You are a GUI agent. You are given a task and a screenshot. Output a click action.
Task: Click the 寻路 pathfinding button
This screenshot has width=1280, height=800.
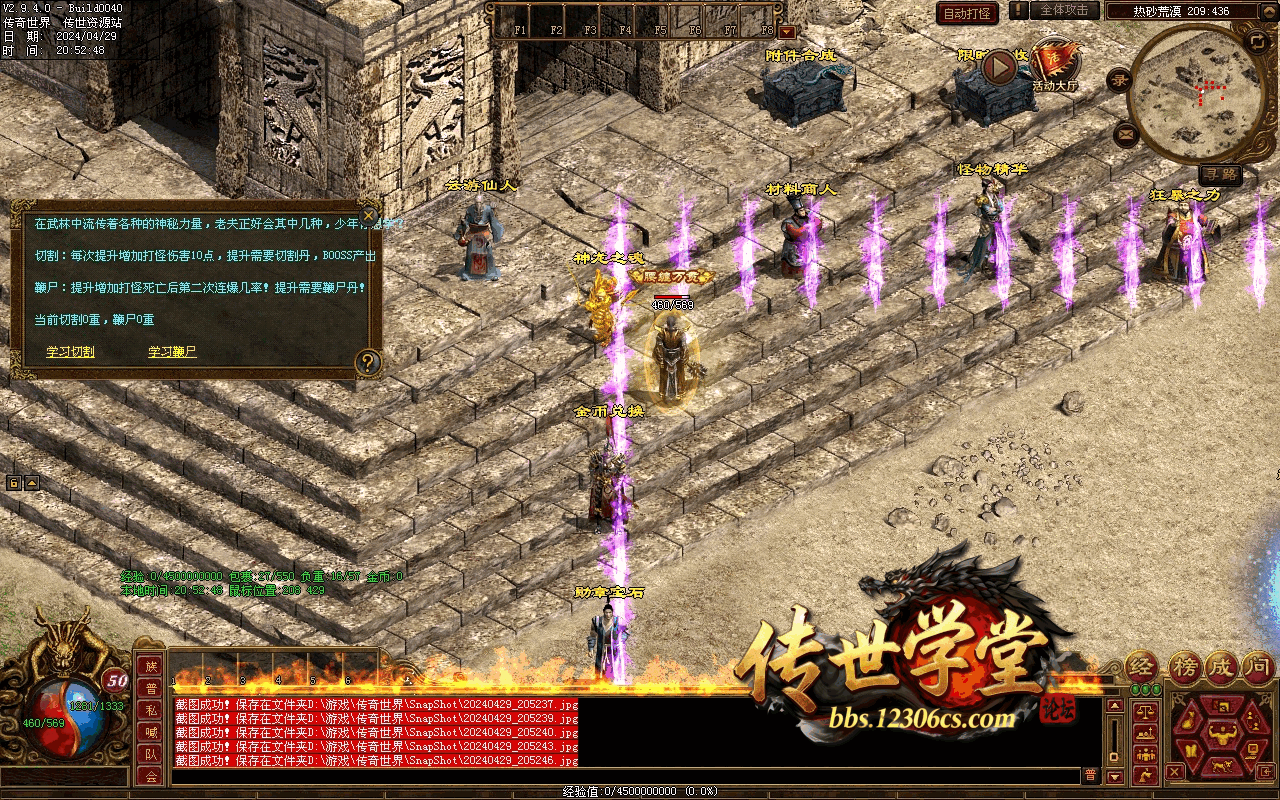1220,174
